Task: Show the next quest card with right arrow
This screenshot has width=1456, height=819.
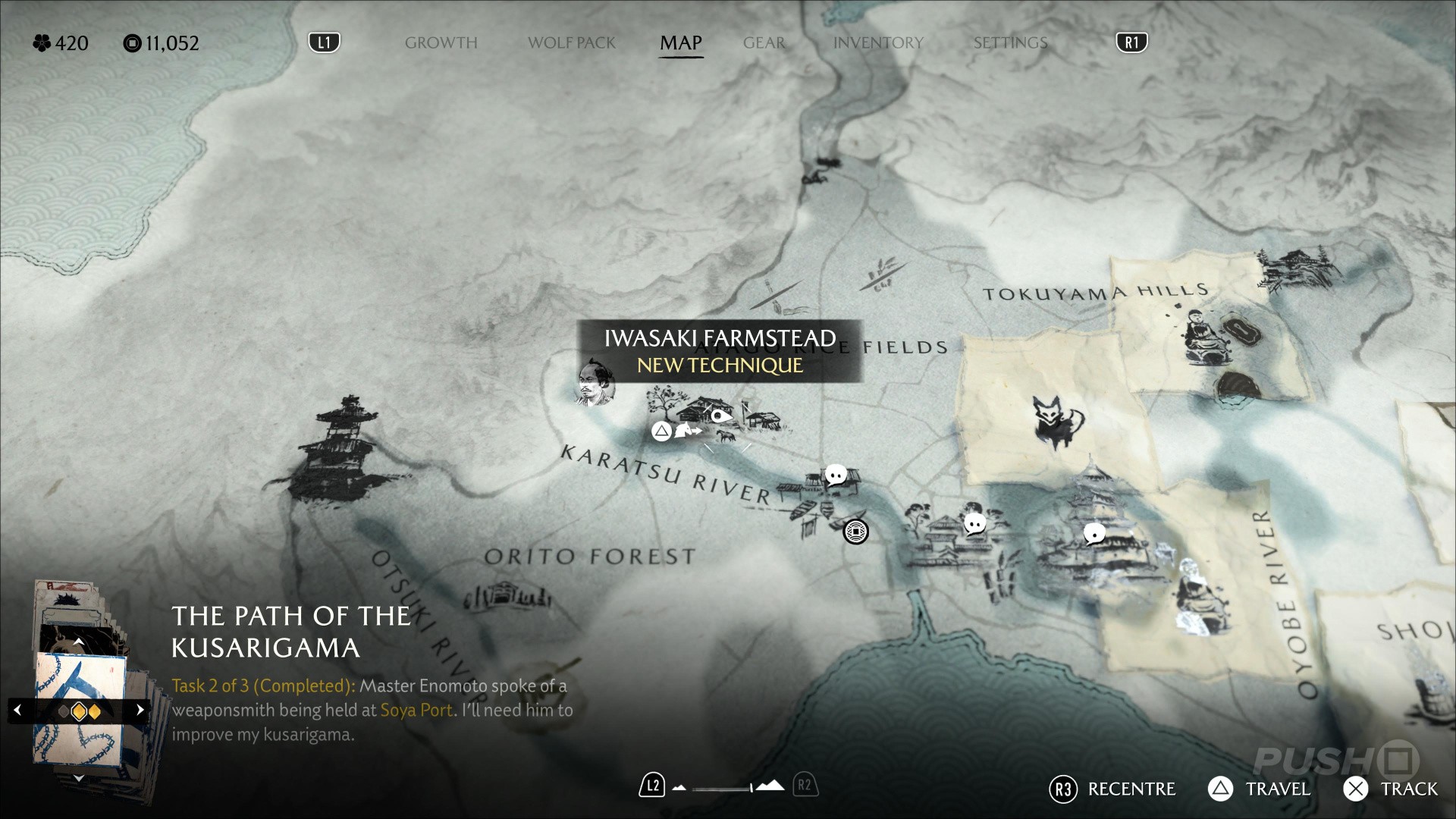Action: [x=140, y=711]
